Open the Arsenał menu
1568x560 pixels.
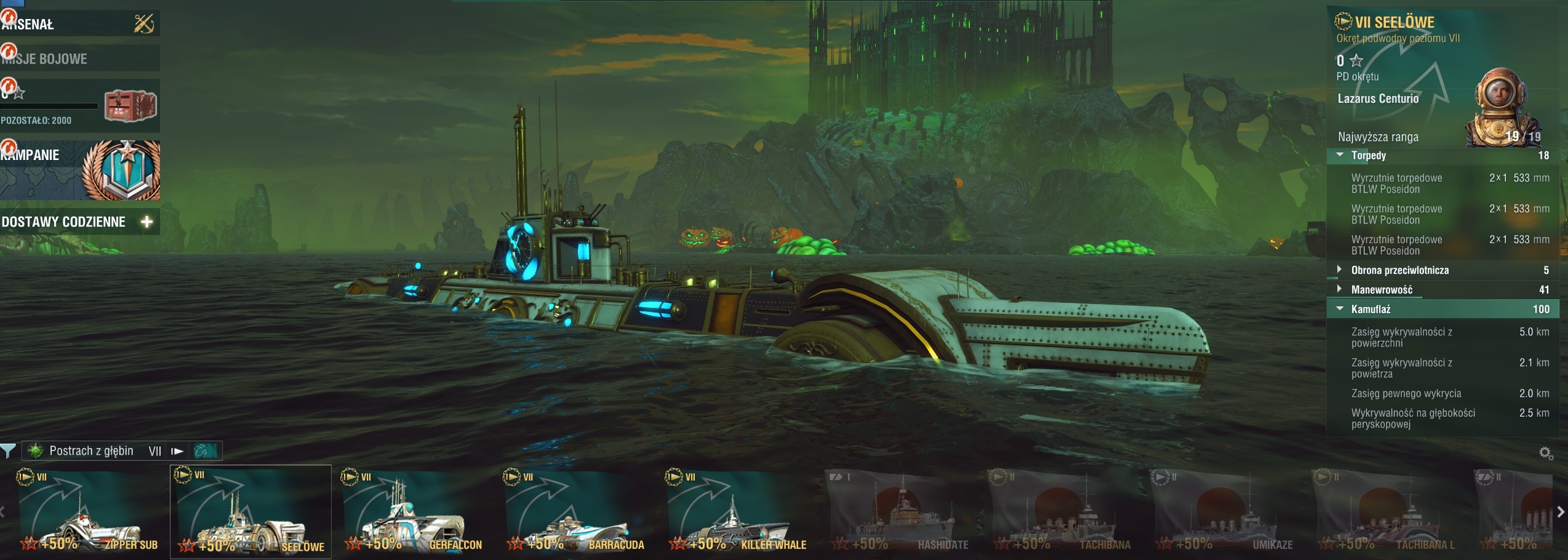(x=79, y=24)
